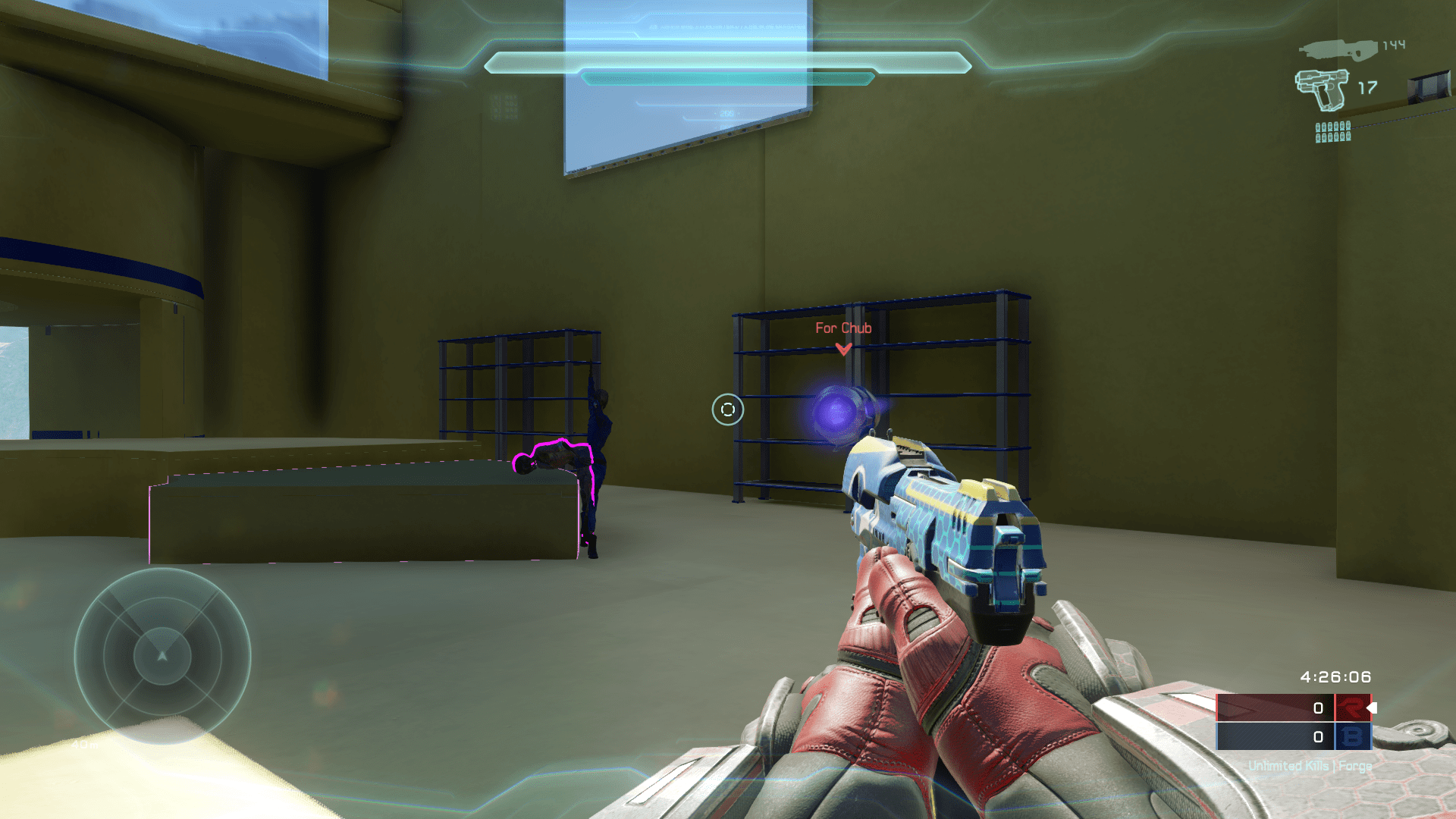The height and width of the screenshot is (819, 1456).
Task: Select the magnum pistol weapon icon
Action: [1322, 89]
